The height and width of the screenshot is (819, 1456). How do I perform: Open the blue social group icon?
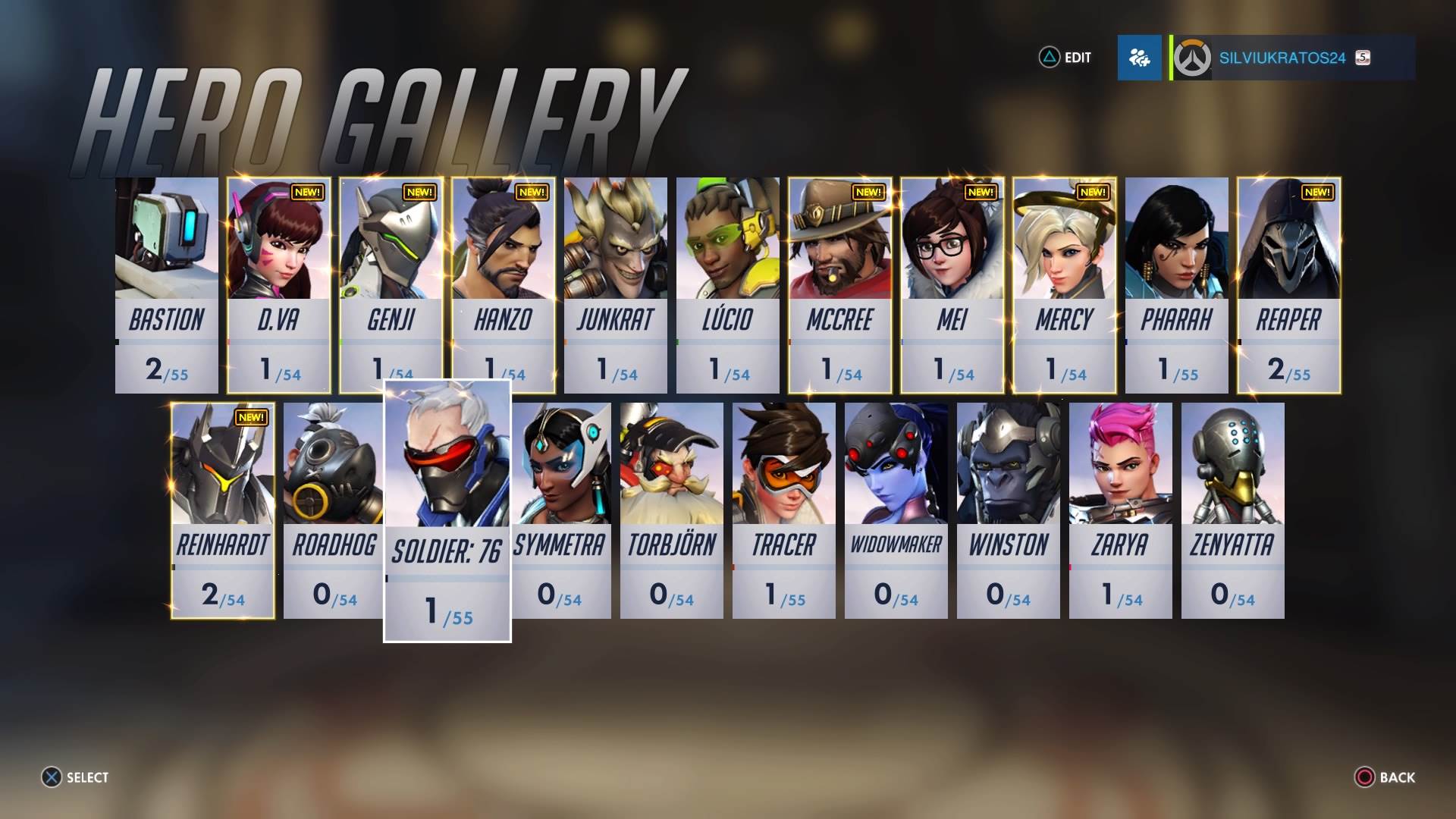1139,58
